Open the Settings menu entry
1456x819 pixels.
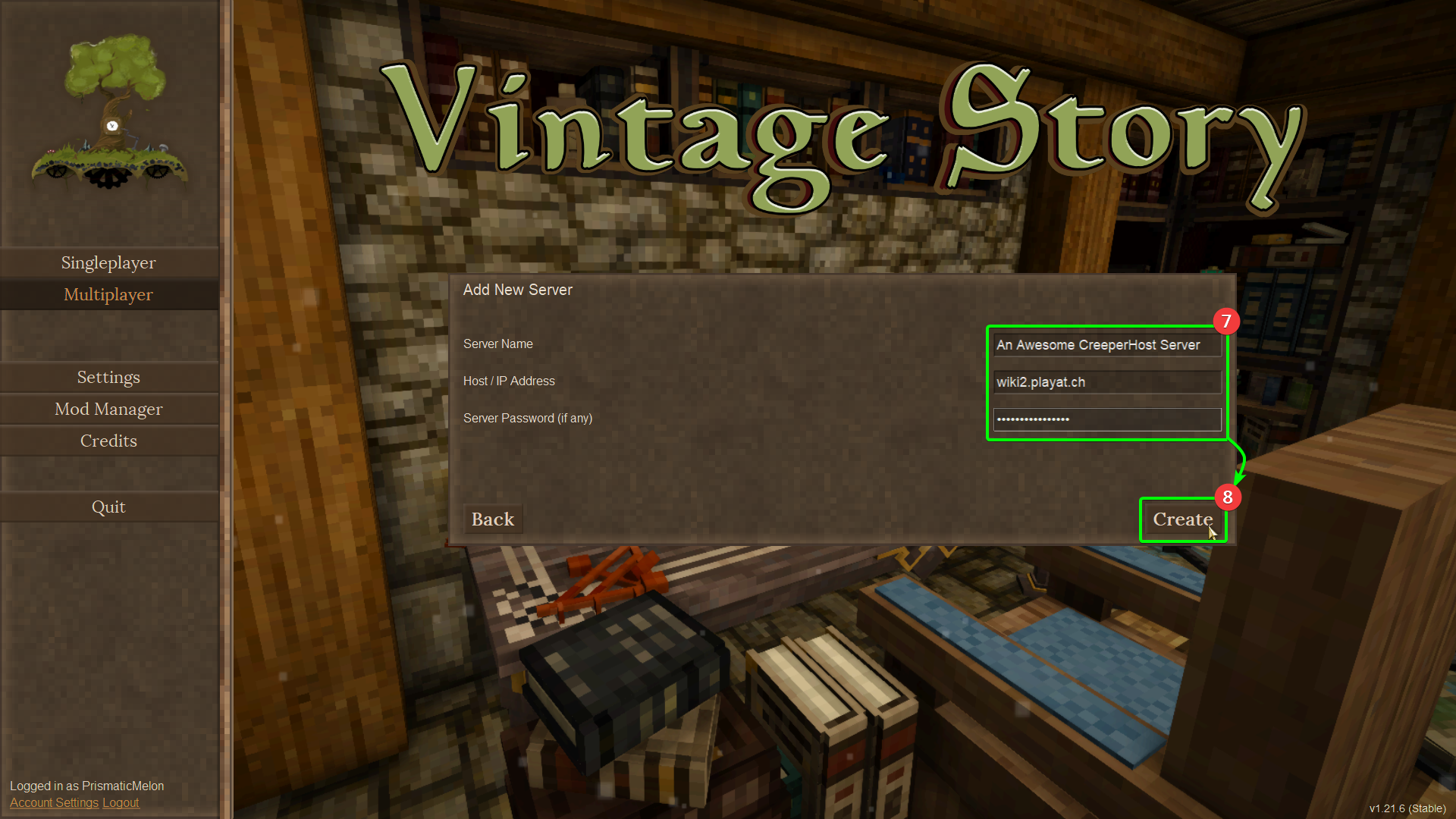(108, 377)
